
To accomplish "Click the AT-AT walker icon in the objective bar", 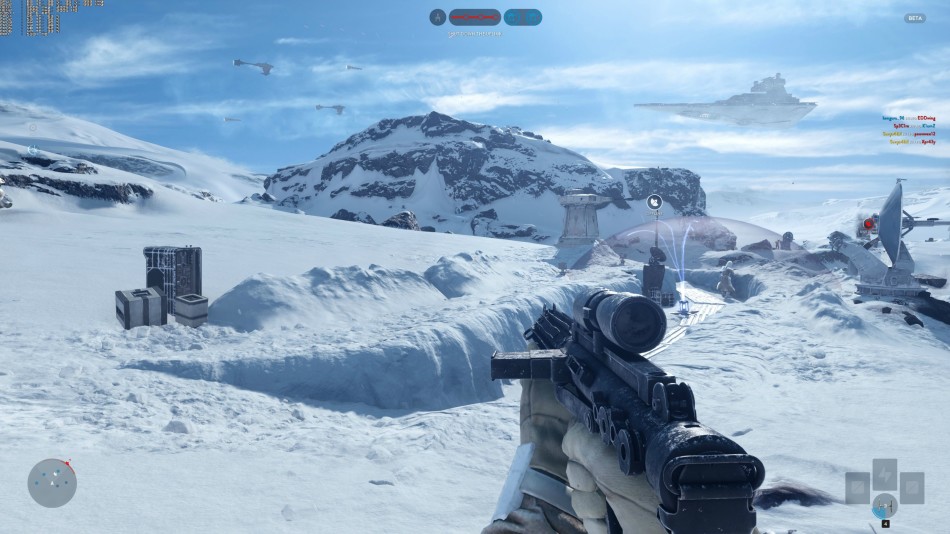I will 438,17.
